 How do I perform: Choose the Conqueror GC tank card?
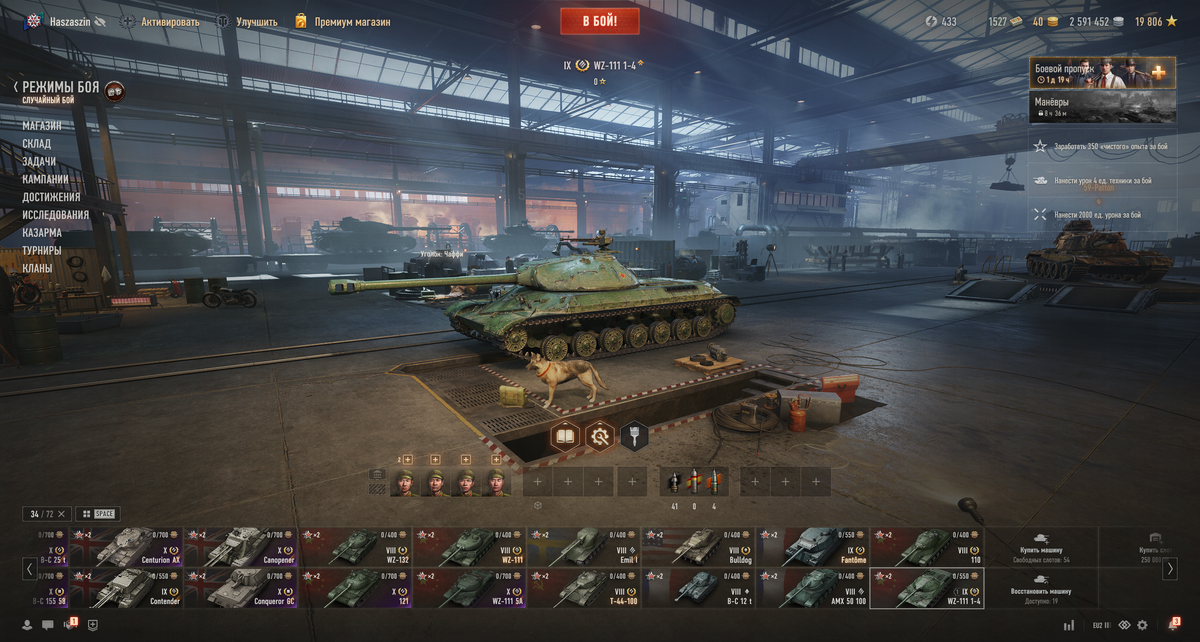241,588
